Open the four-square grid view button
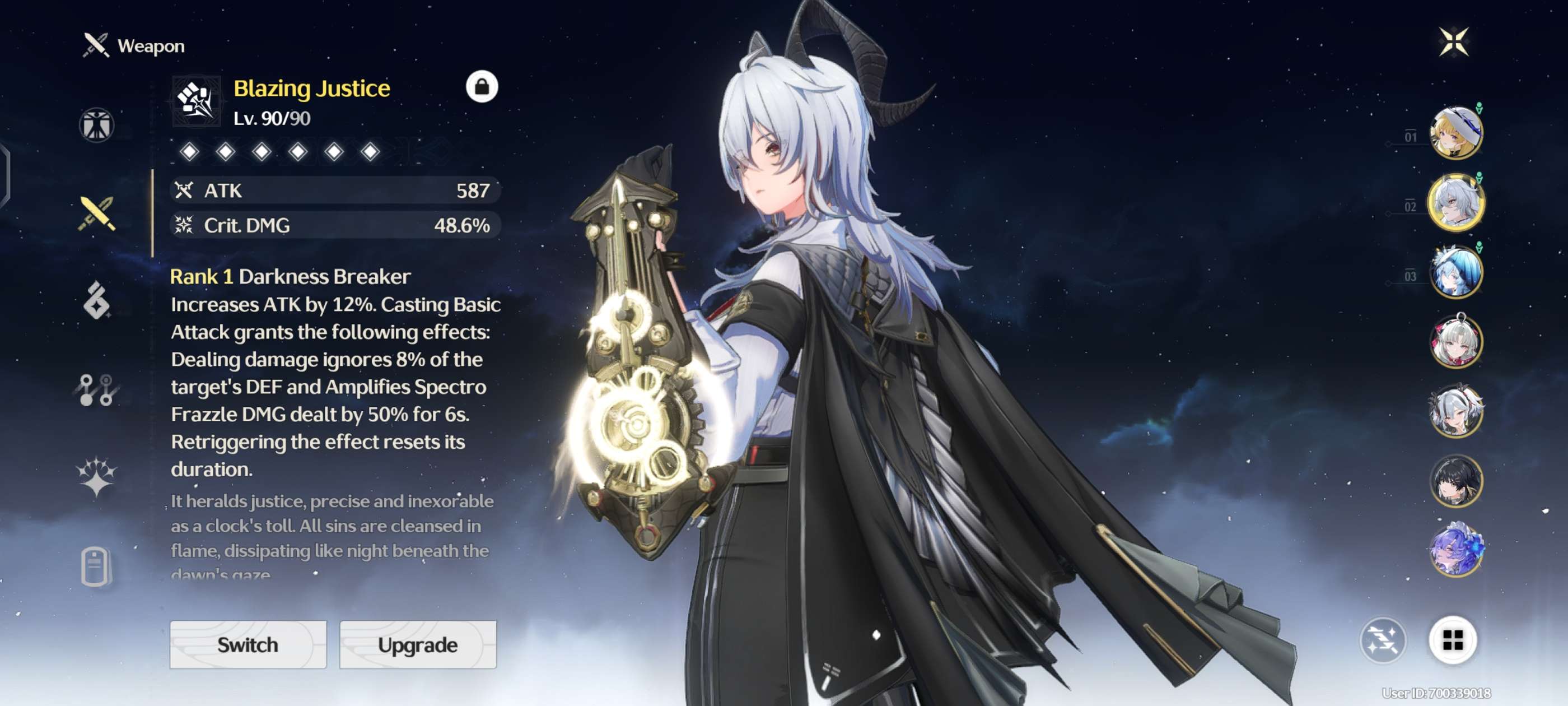This screenshot has height=706, width=1568. [1452, 640]
